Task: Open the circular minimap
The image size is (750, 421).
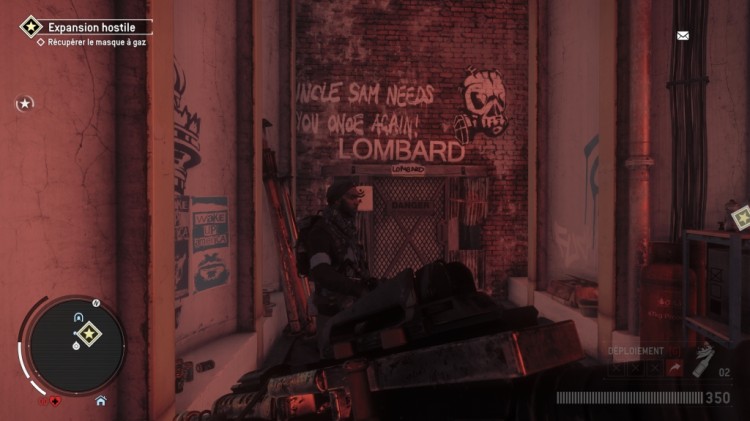Action: 76,344
